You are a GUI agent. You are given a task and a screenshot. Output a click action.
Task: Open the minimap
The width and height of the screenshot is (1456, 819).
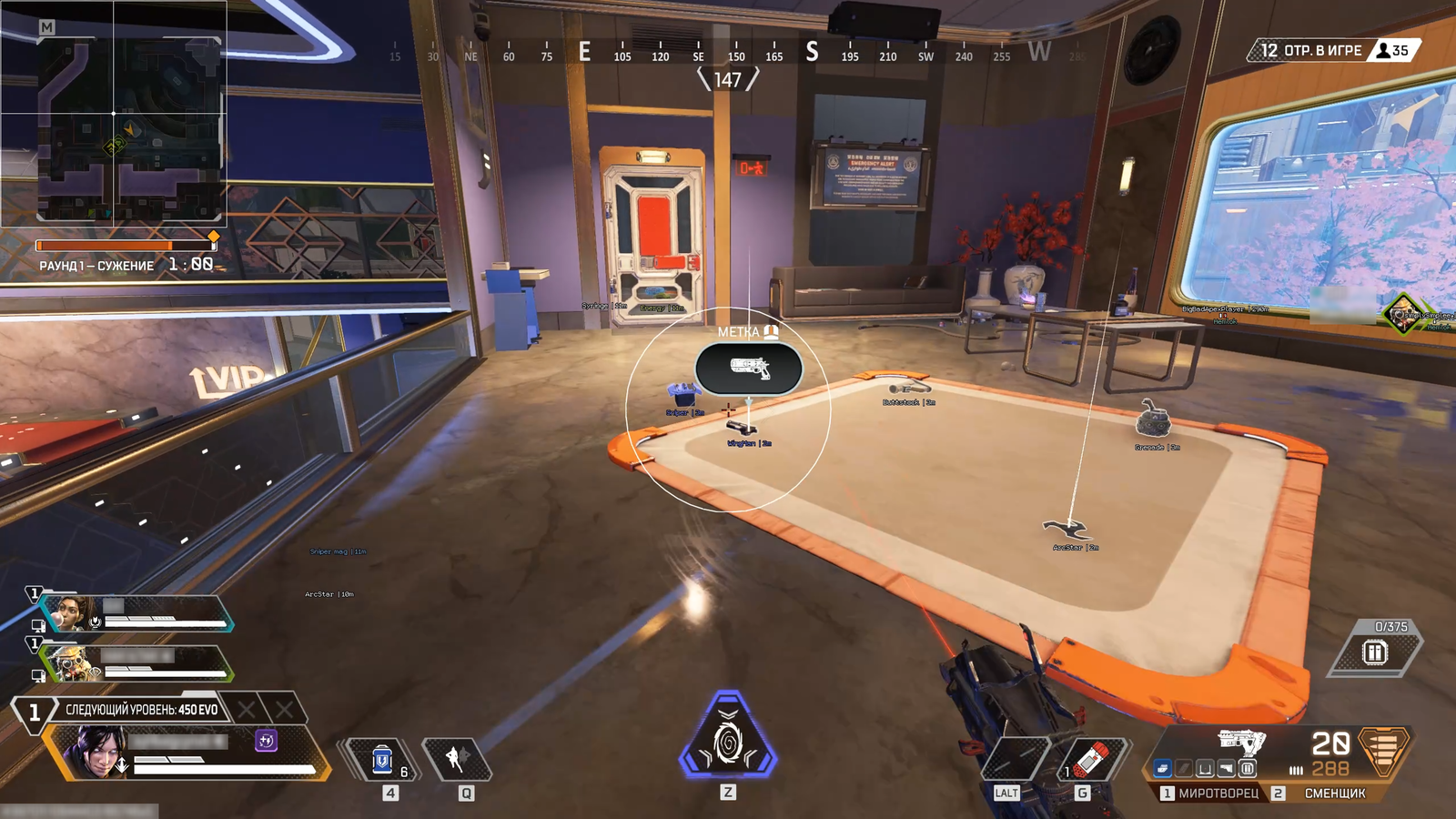[113, 113]
